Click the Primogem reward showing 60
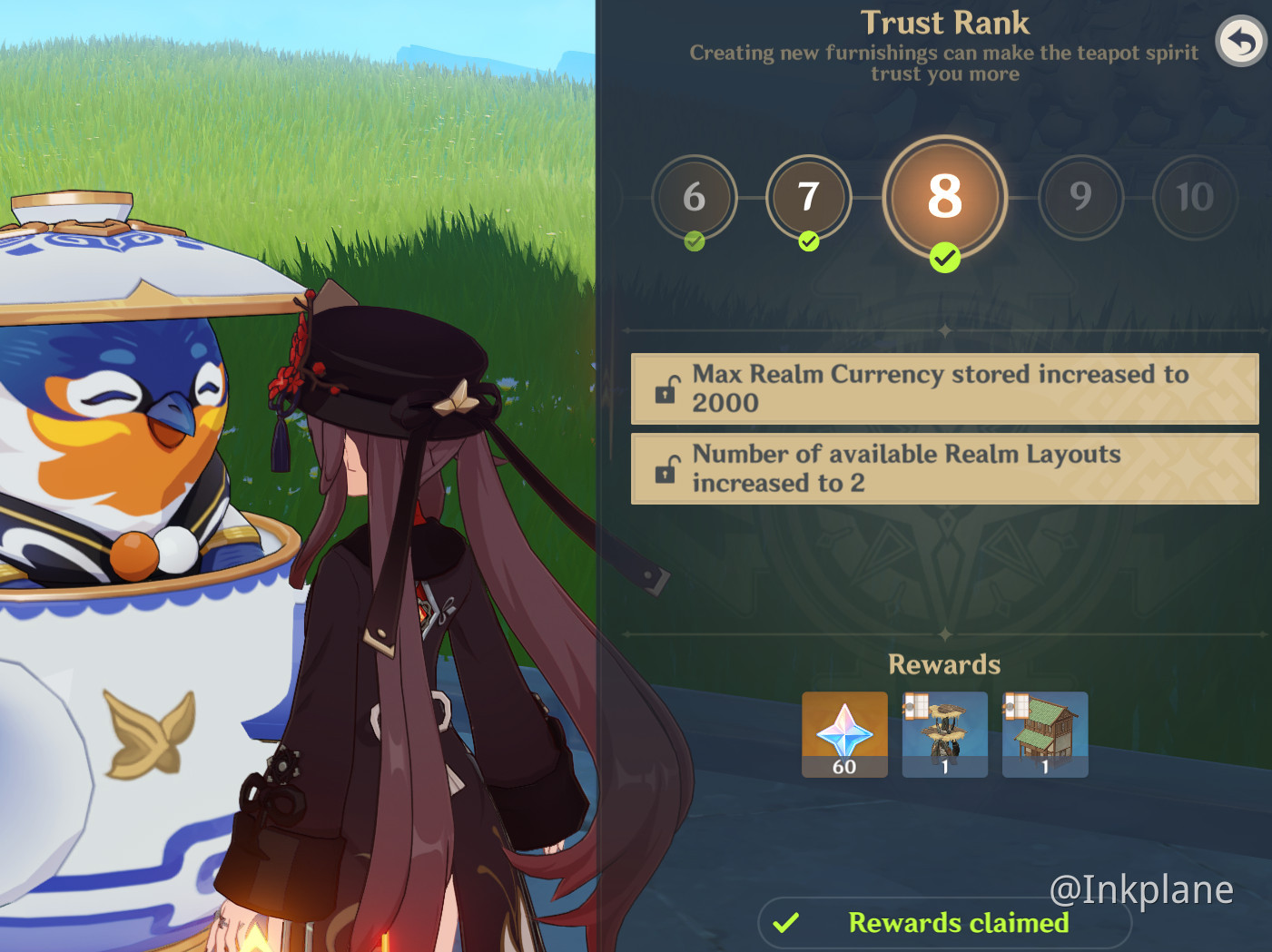 [844, 733]
